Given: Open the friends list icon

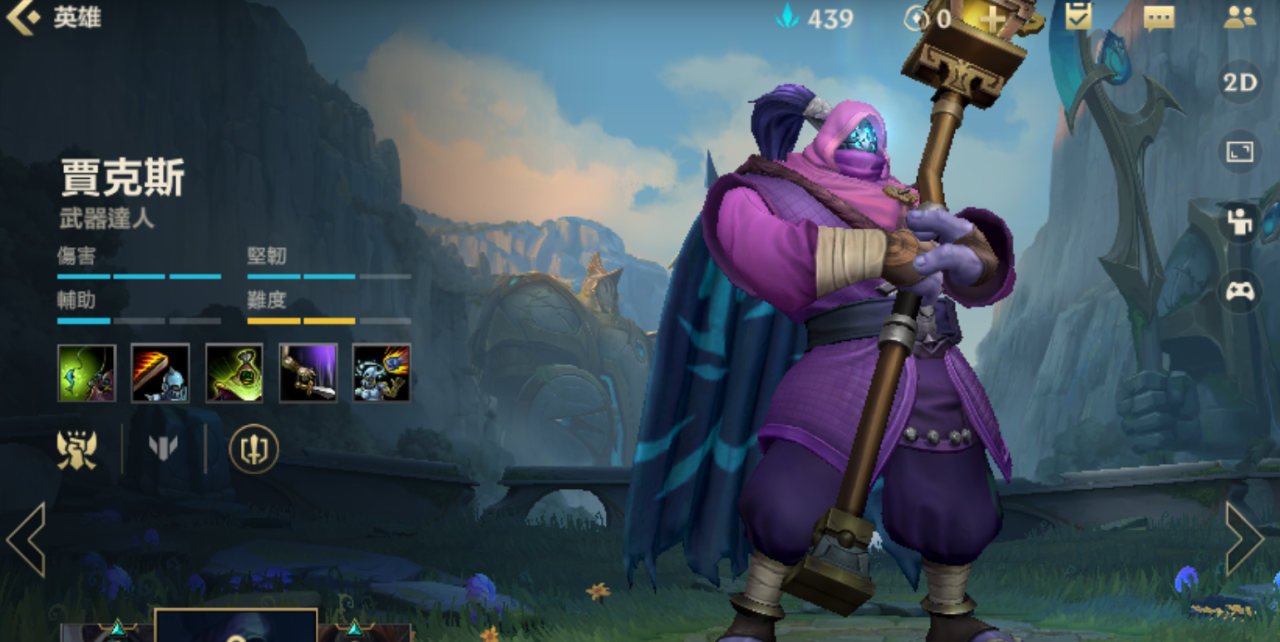Looking at the screenshot, I should point(1239,17).
